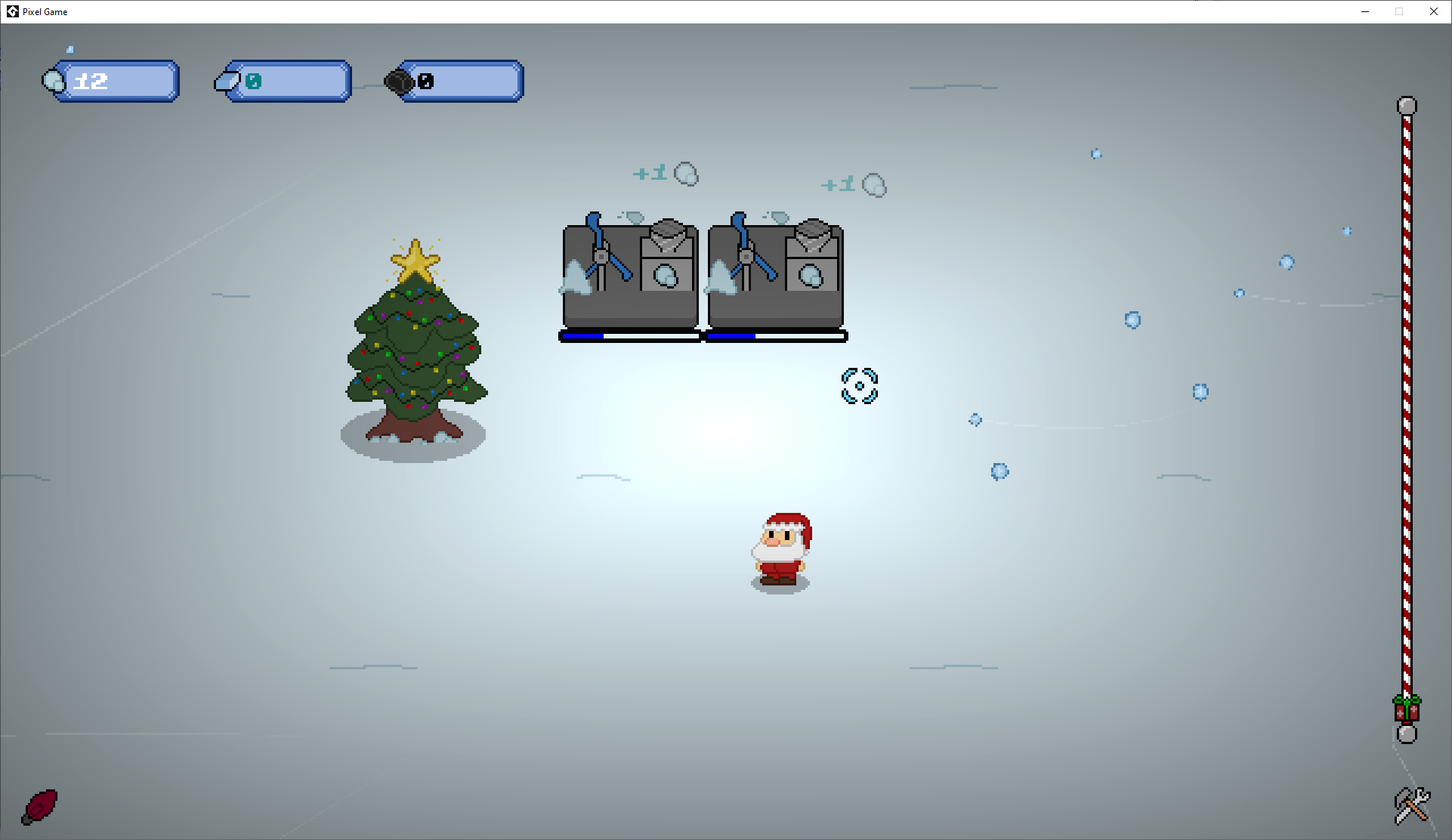This screenshot has width=1452, height=840.
Task: Click the snowflake drifting near the right edge
Action: (x=1347, y=233)
